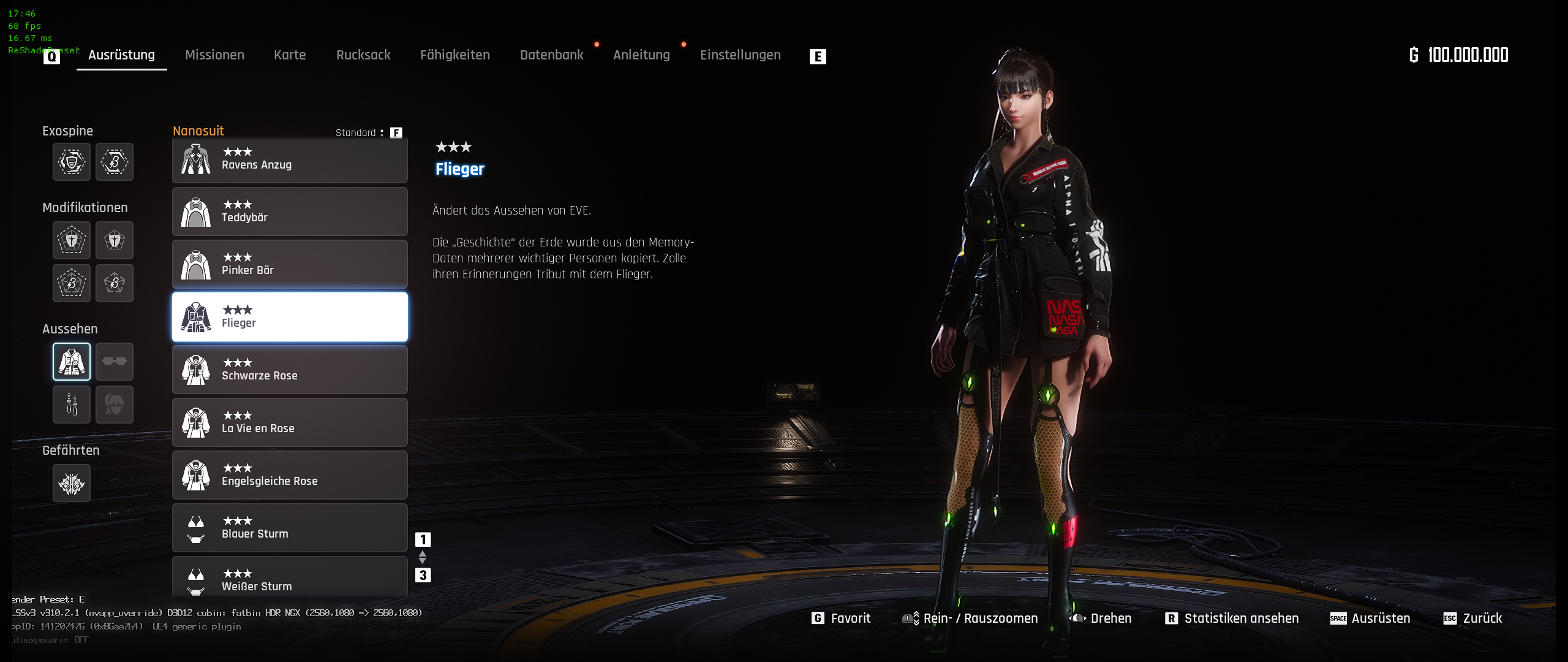Pick the Blauer Sturm outfit
This screenshot has width=1568, height=662.
point(290,528)
